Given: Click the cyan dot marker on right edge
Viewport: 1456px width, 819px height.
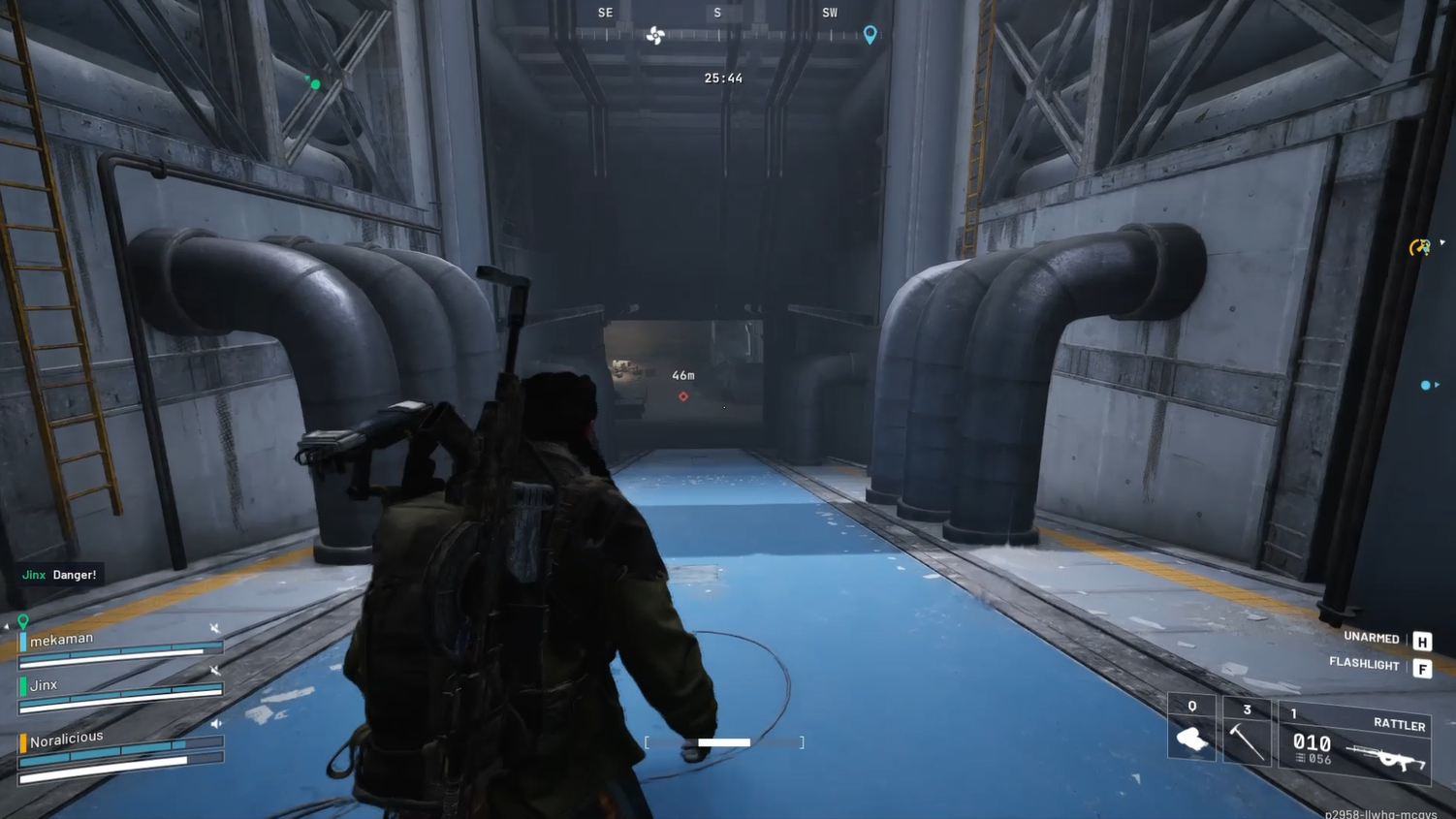Looking at the screenshot, I should click(x=1426, y=385).
